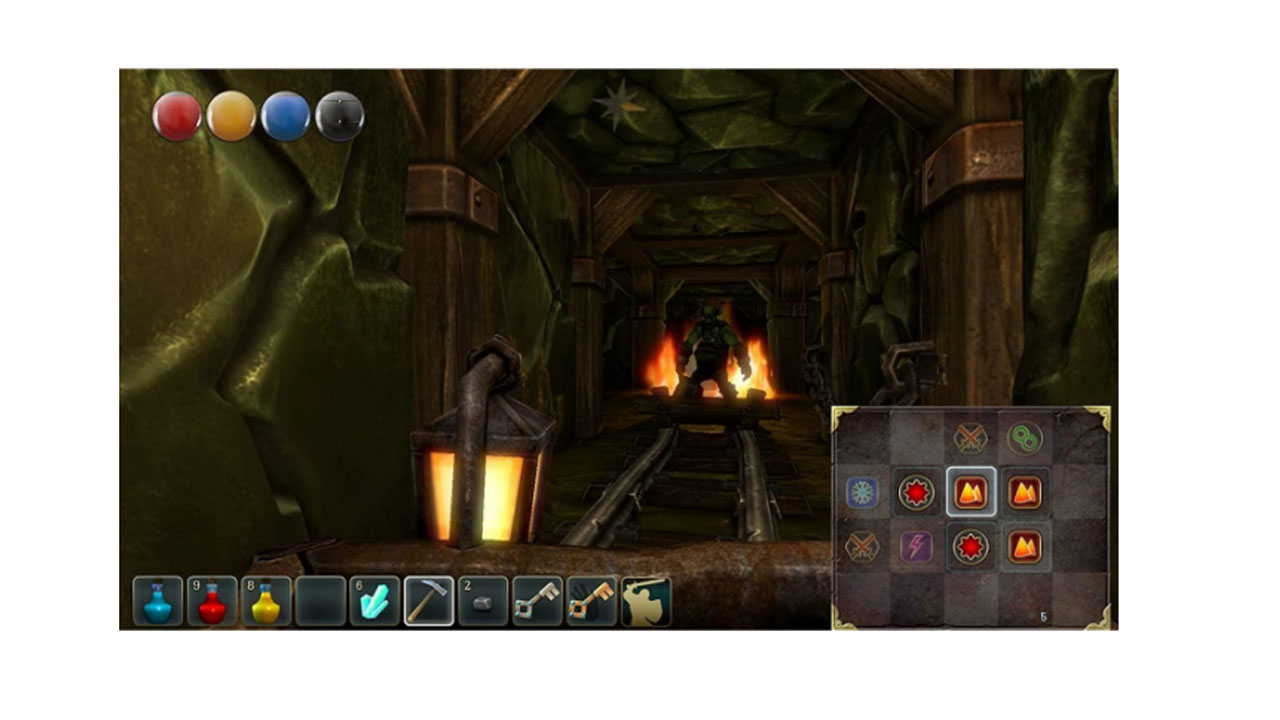Click the purple lightning tile in the puzzle grid
The width and height of the screenshot is (1280, 720).
(917, 546)
